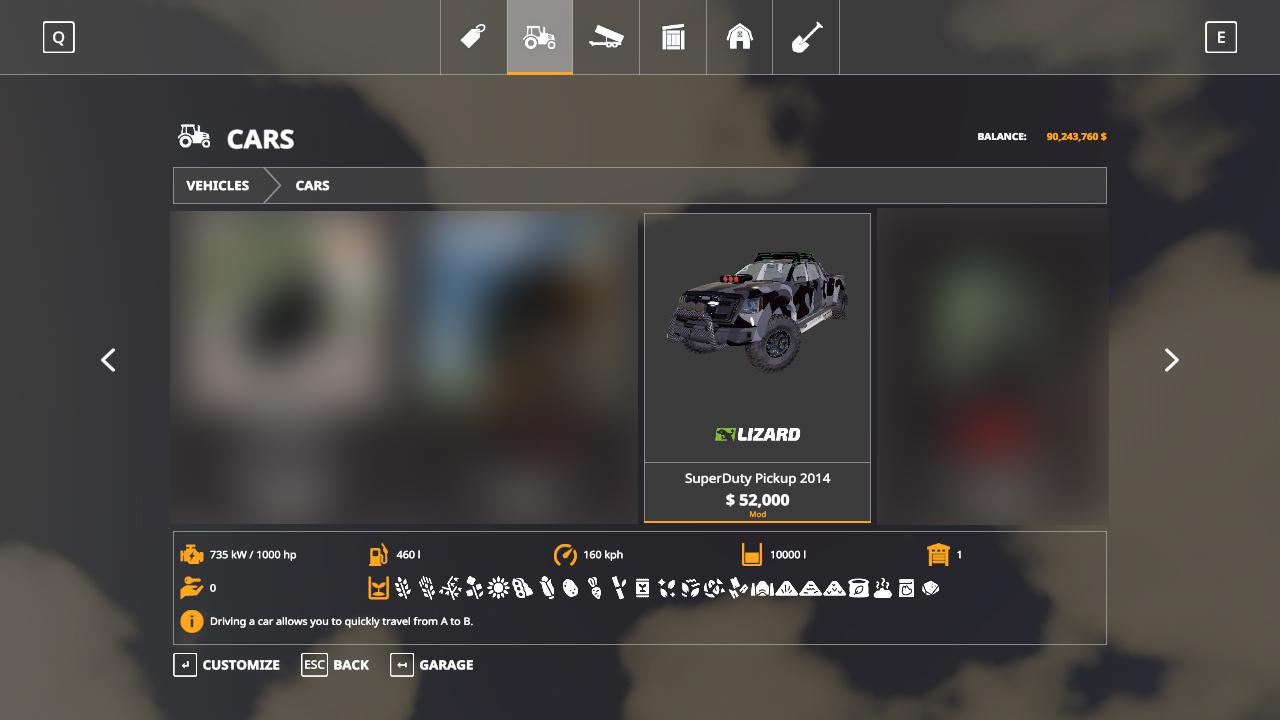Go back from the cars list
The height and width of the screenshot is (720, 1280).
[x=336, y=665]
